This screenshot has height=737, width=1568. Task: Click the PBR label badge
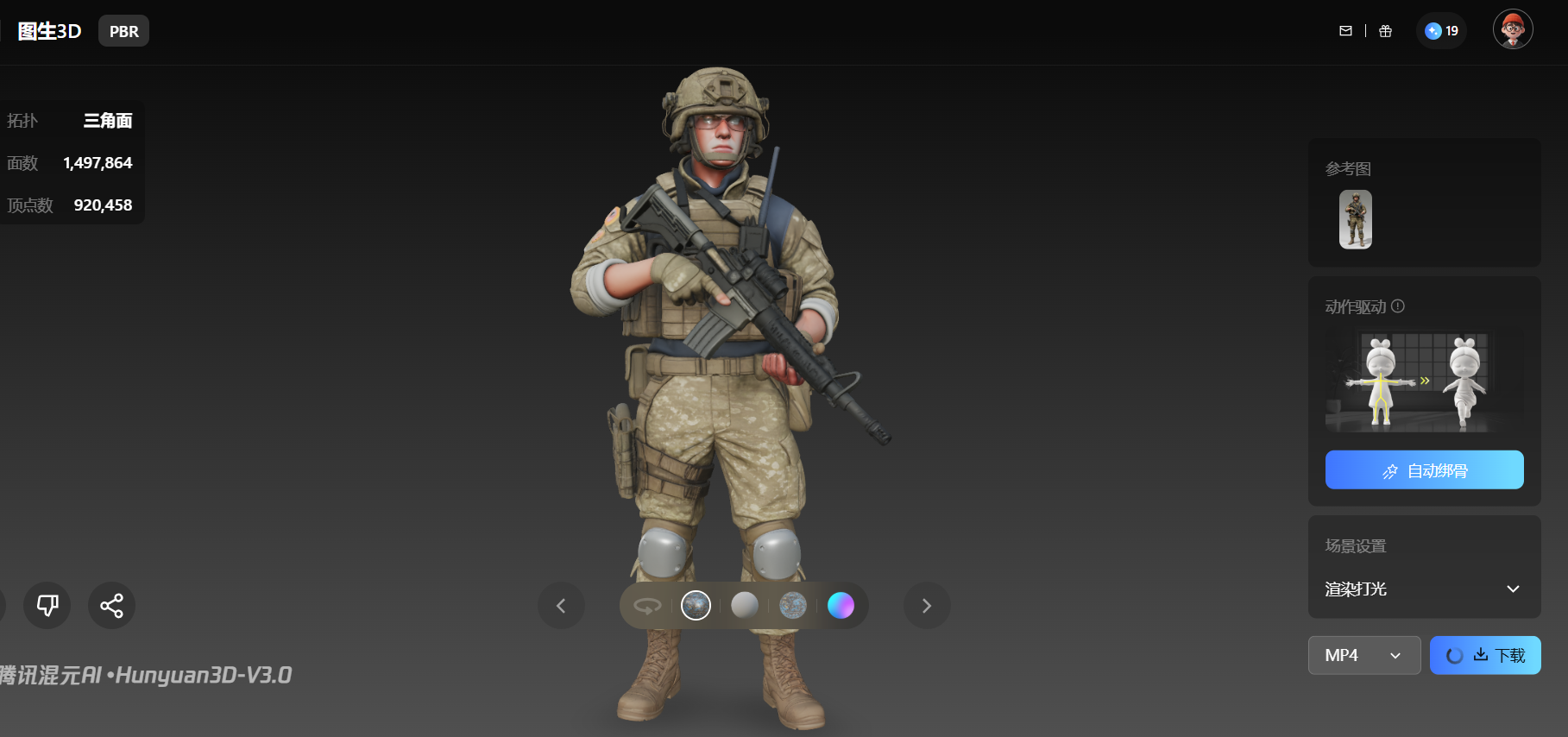[123, 31]
